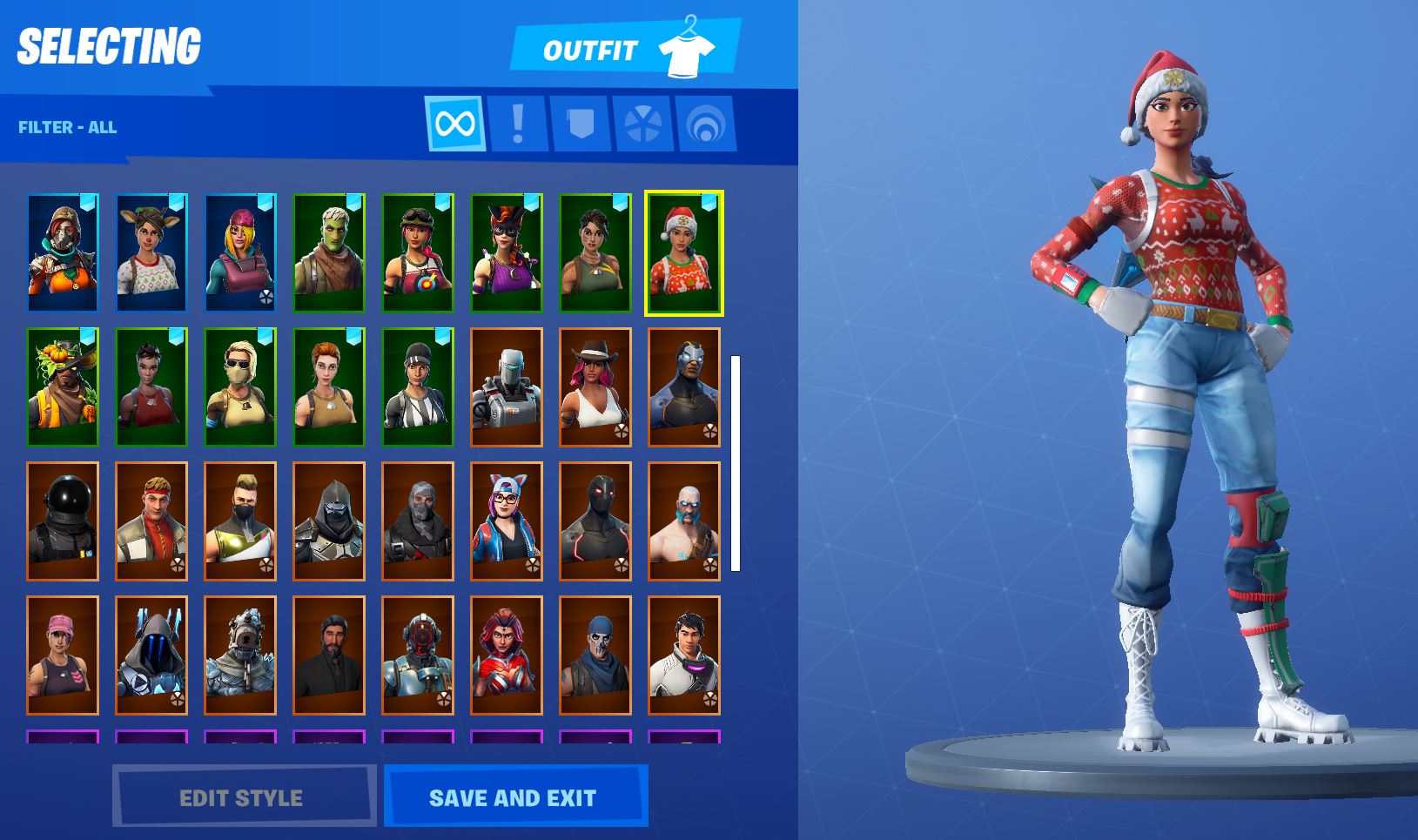1418x840 pixels.
Task: Click the concentric circles filter icon
Action: 707,123
